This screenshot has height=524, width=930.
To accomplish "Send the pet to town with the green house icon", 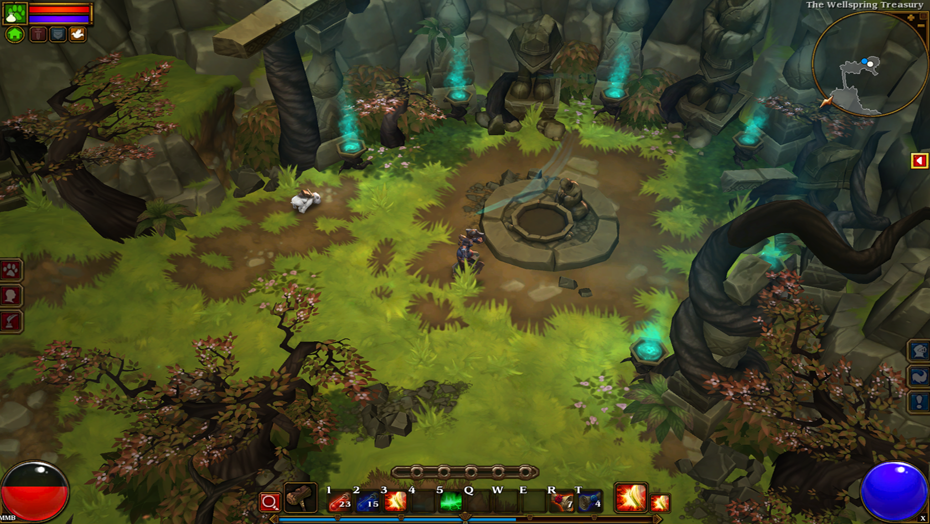I will pyautogui.click(x=15, y=35).
